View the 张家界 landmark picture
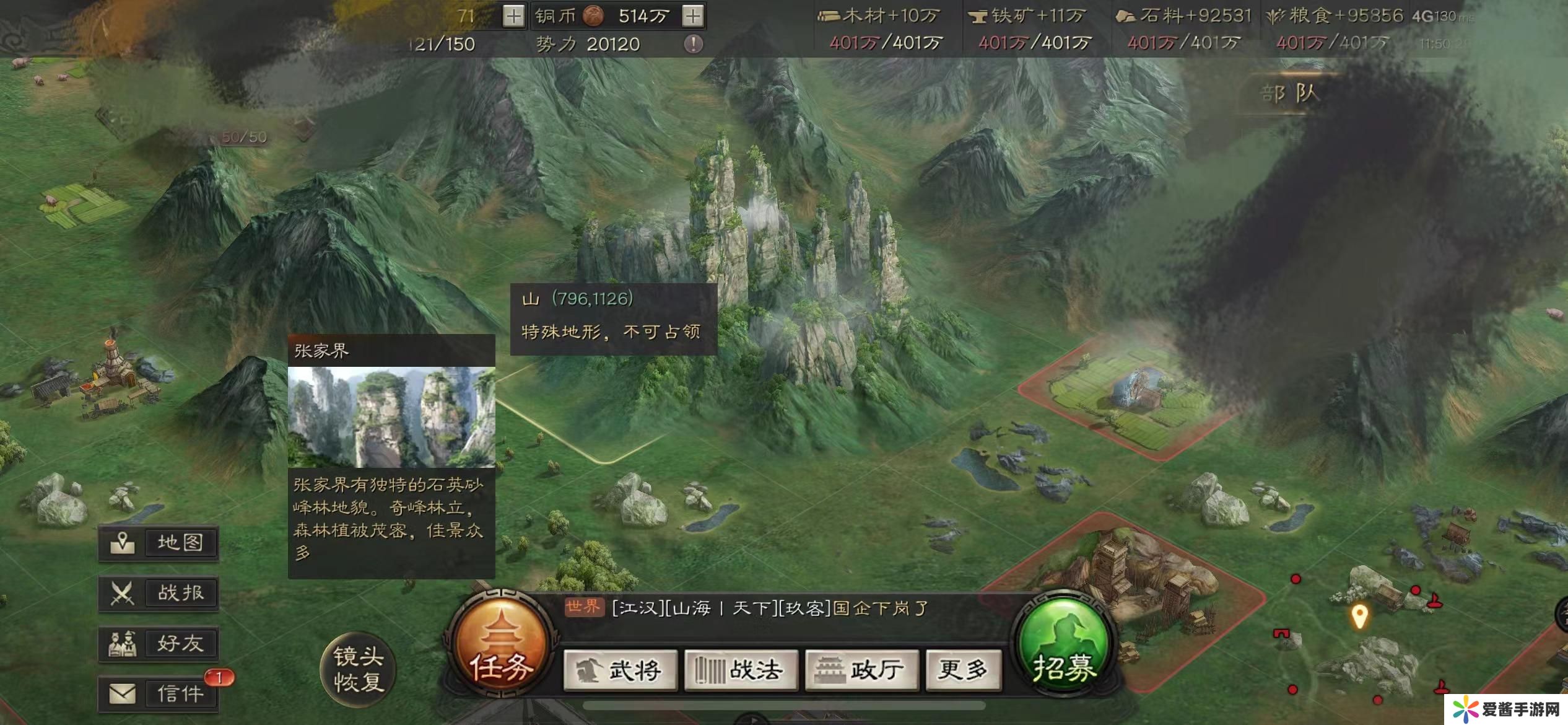1568x725 pixels. 391,417
